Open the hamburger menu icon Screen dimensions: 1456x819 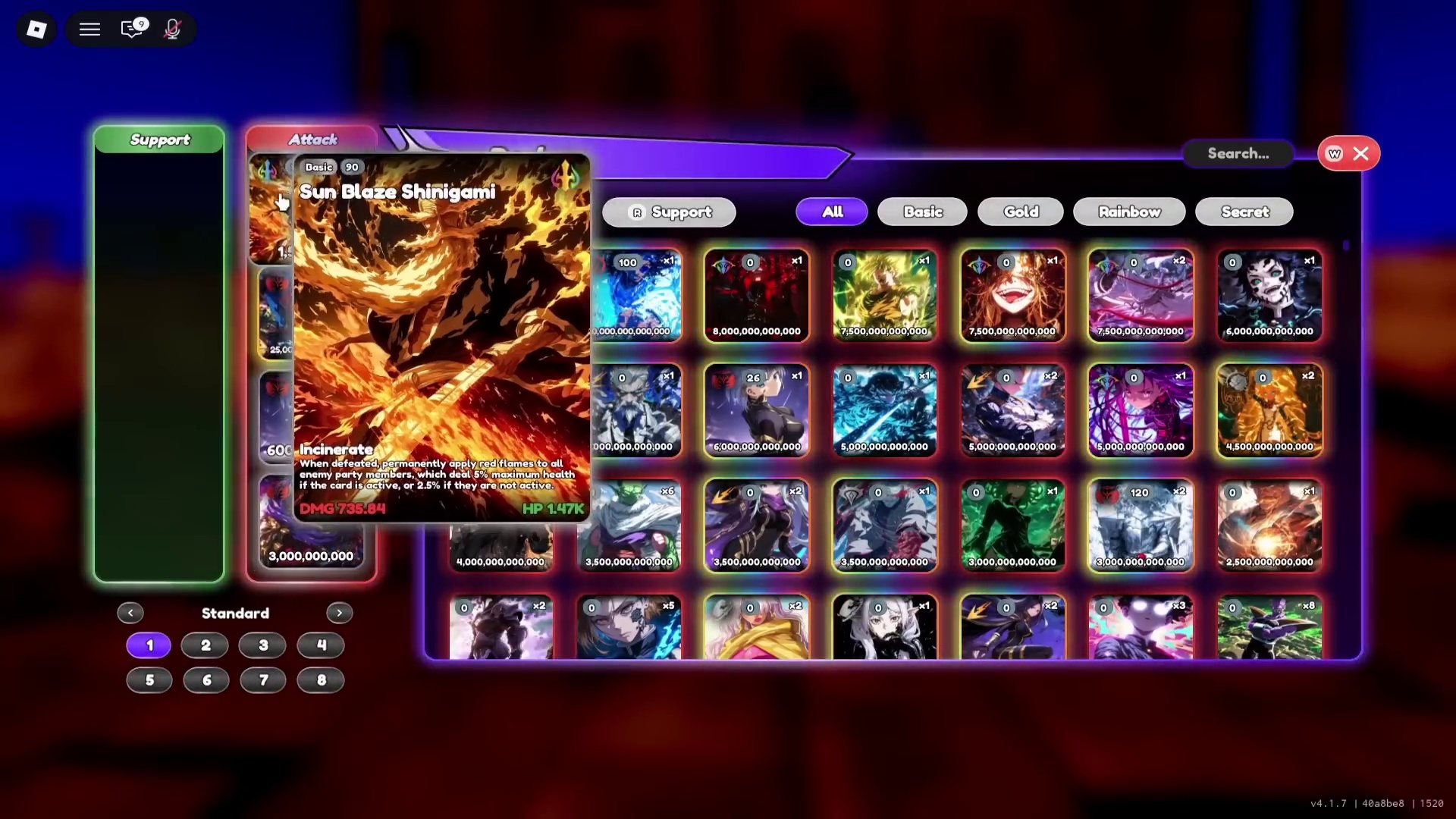click(x=89, y=29)
